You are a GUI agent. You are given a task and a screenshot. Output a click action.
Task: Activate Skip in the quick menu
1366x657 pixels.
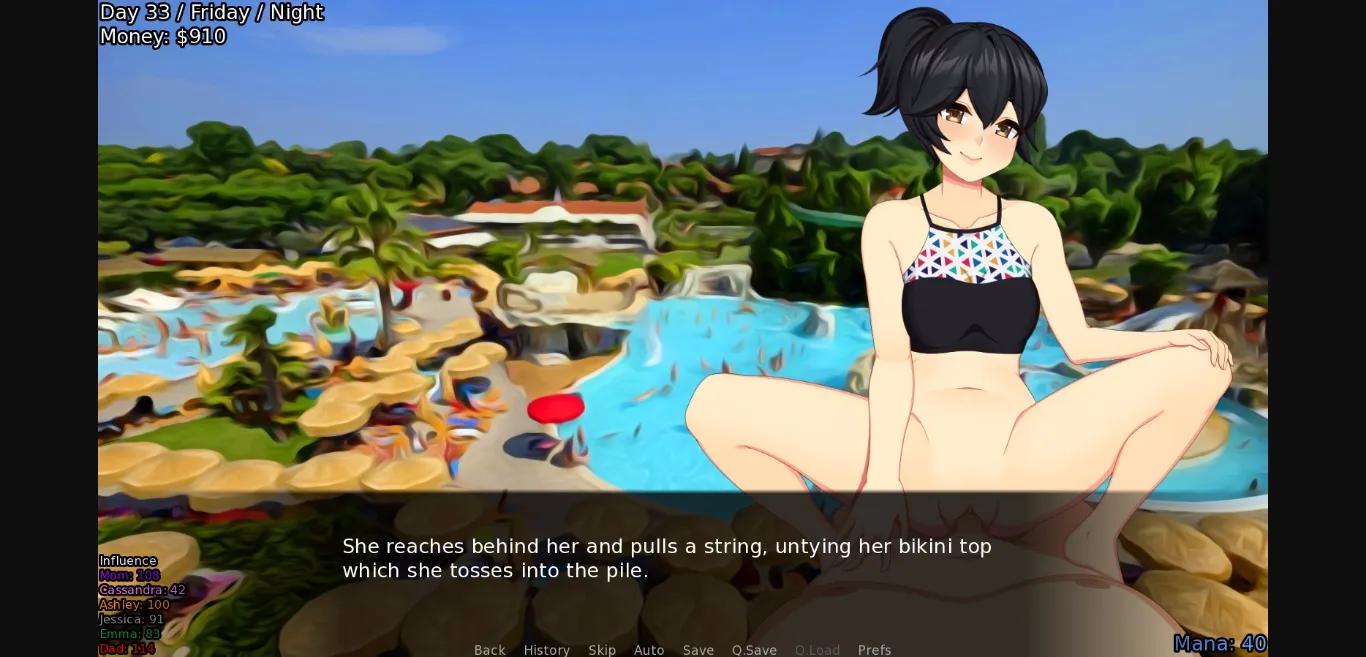pos(602,650)
